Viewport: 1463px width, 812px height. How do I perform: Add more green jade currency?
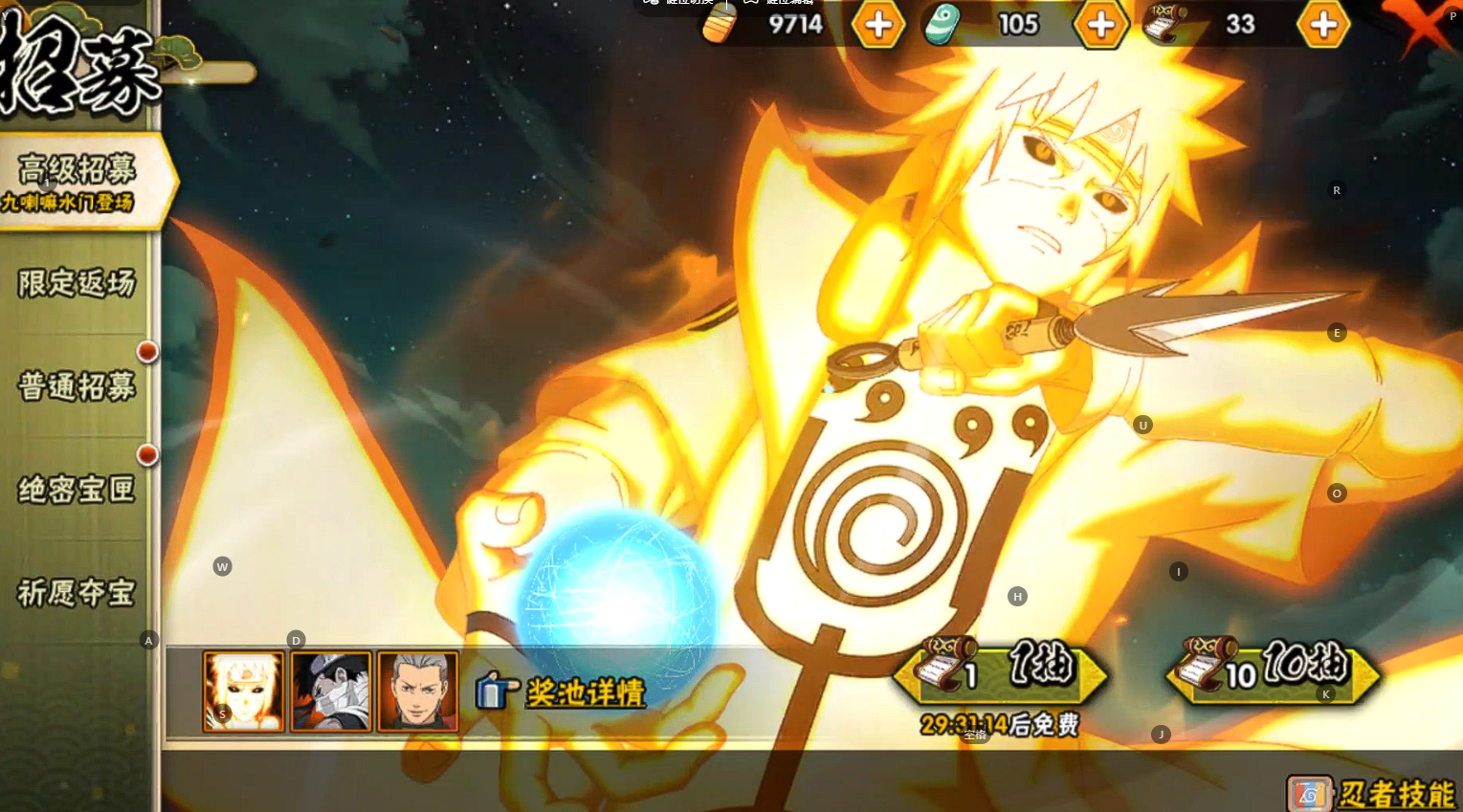tap(1100, 25)
